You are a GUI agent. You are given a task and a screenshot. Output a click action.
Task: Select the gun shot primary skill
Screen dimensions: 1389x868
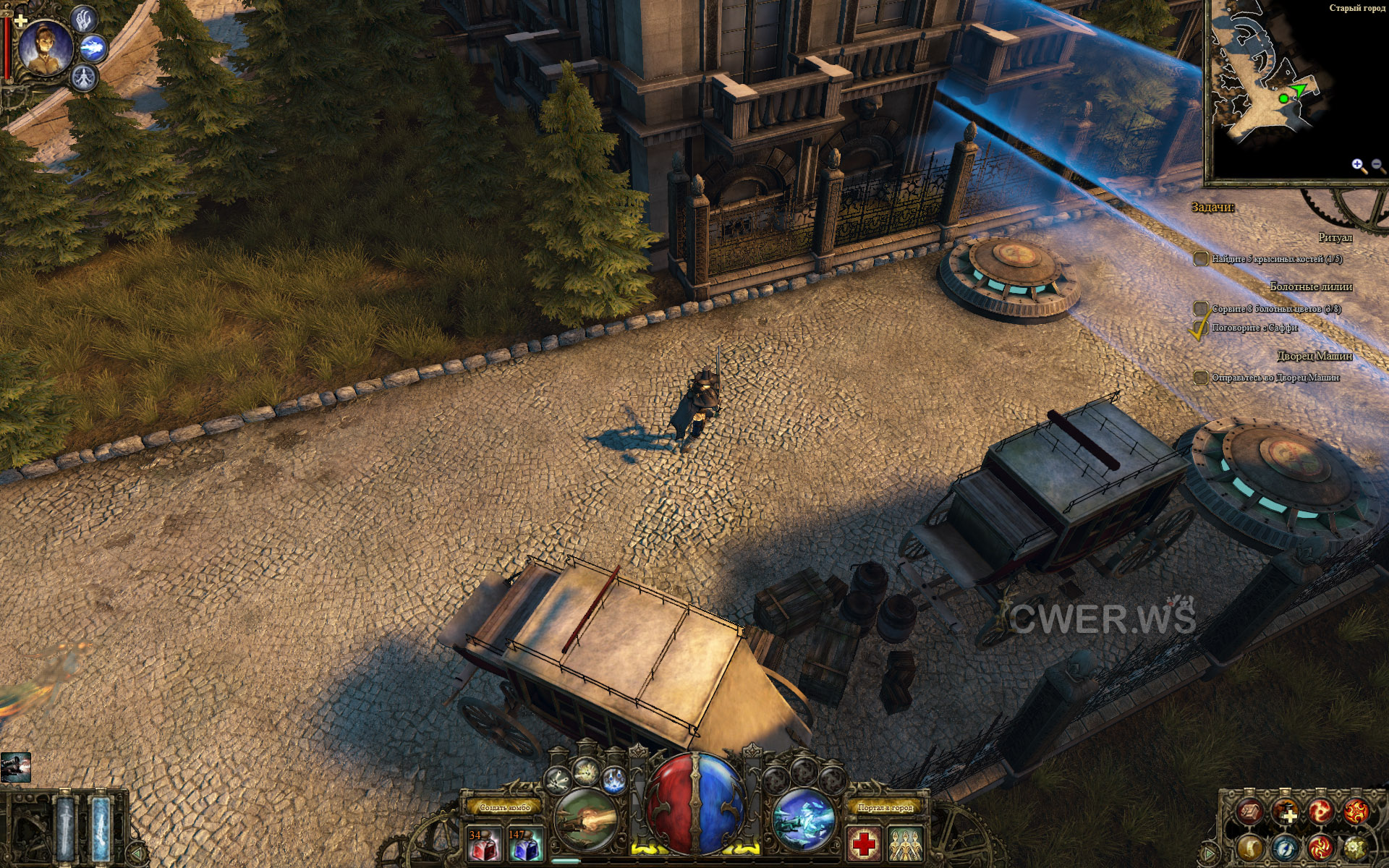586,820
